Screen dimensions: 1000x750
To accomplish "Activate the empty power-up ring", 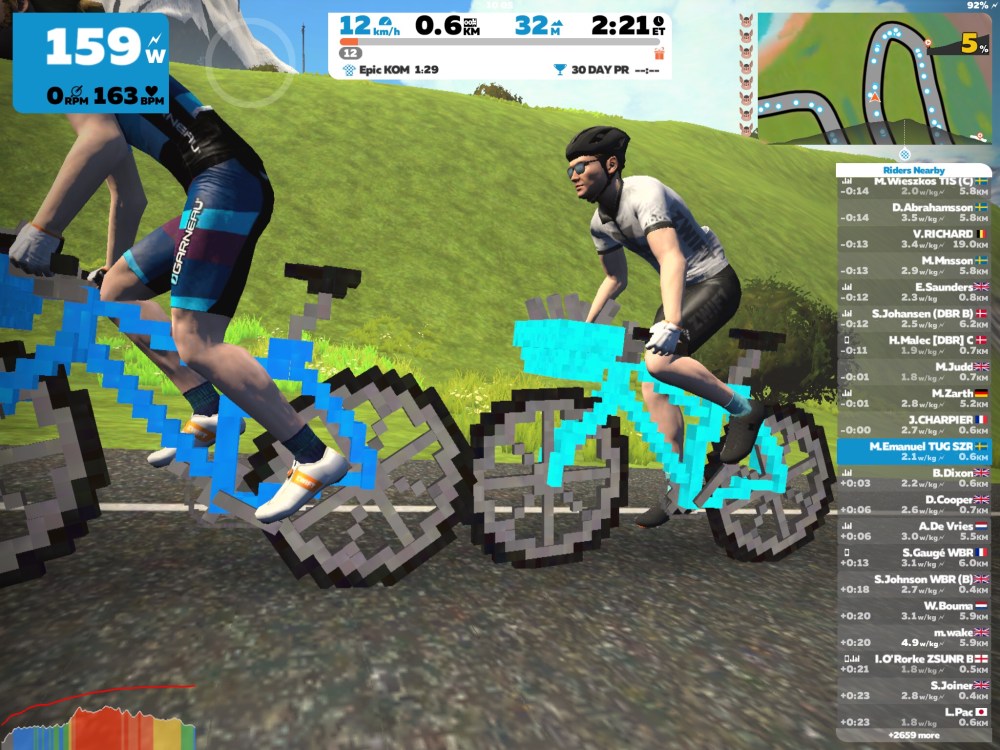I will click(252, 67).
